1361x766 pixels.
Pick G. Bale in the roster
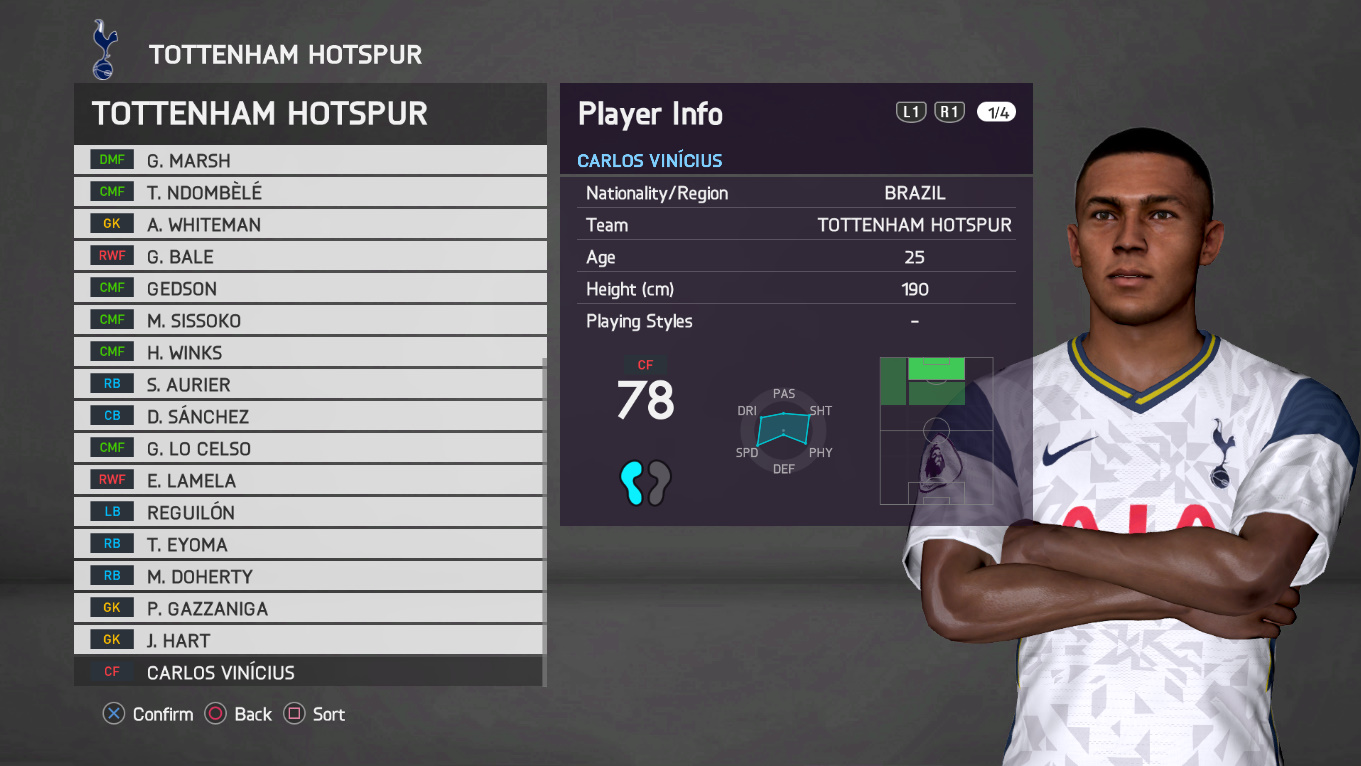[x=310, y=256]
